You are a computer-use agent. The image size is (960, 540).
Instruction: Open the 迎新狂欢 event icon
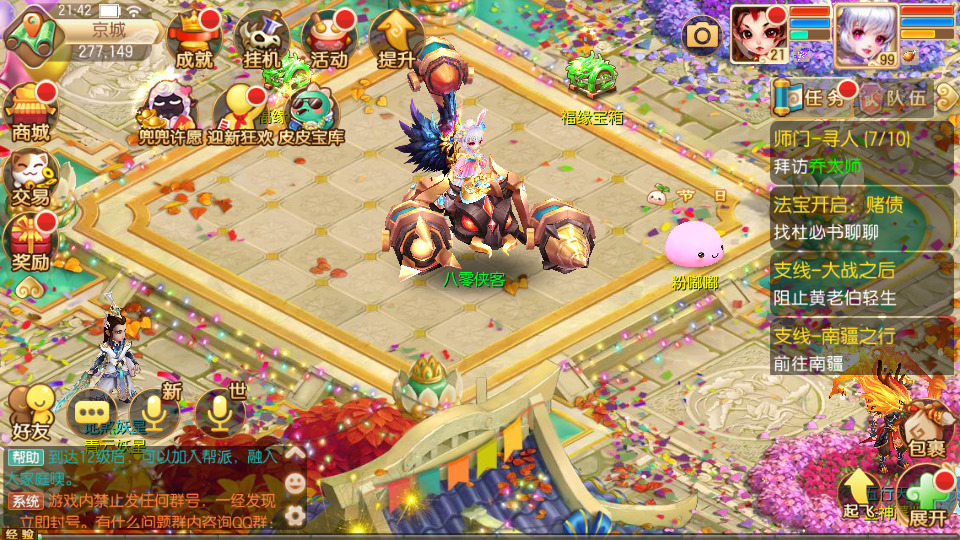tap(238, 112)
